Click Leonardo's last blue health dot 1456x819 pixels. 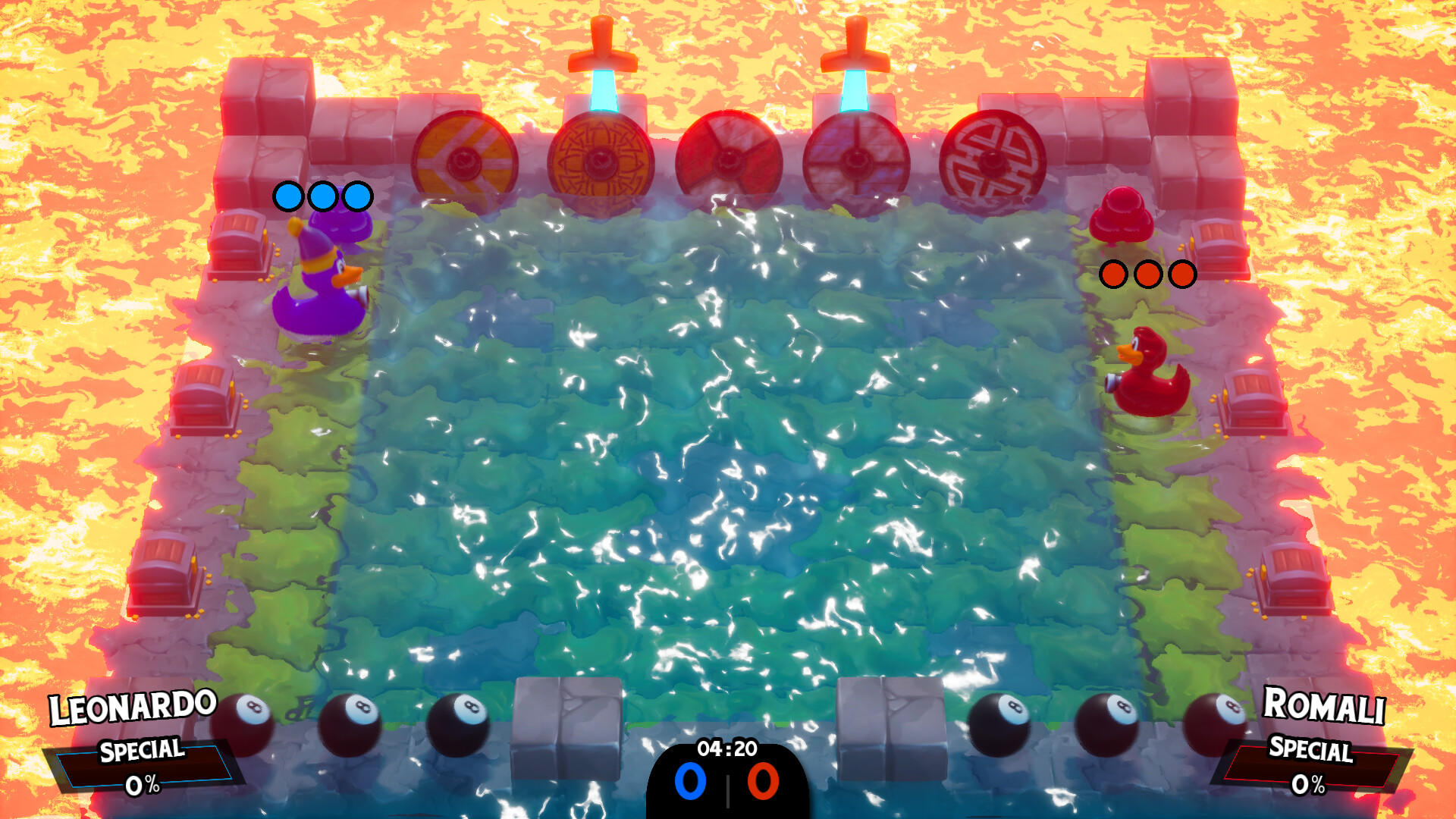click(357, 196)
